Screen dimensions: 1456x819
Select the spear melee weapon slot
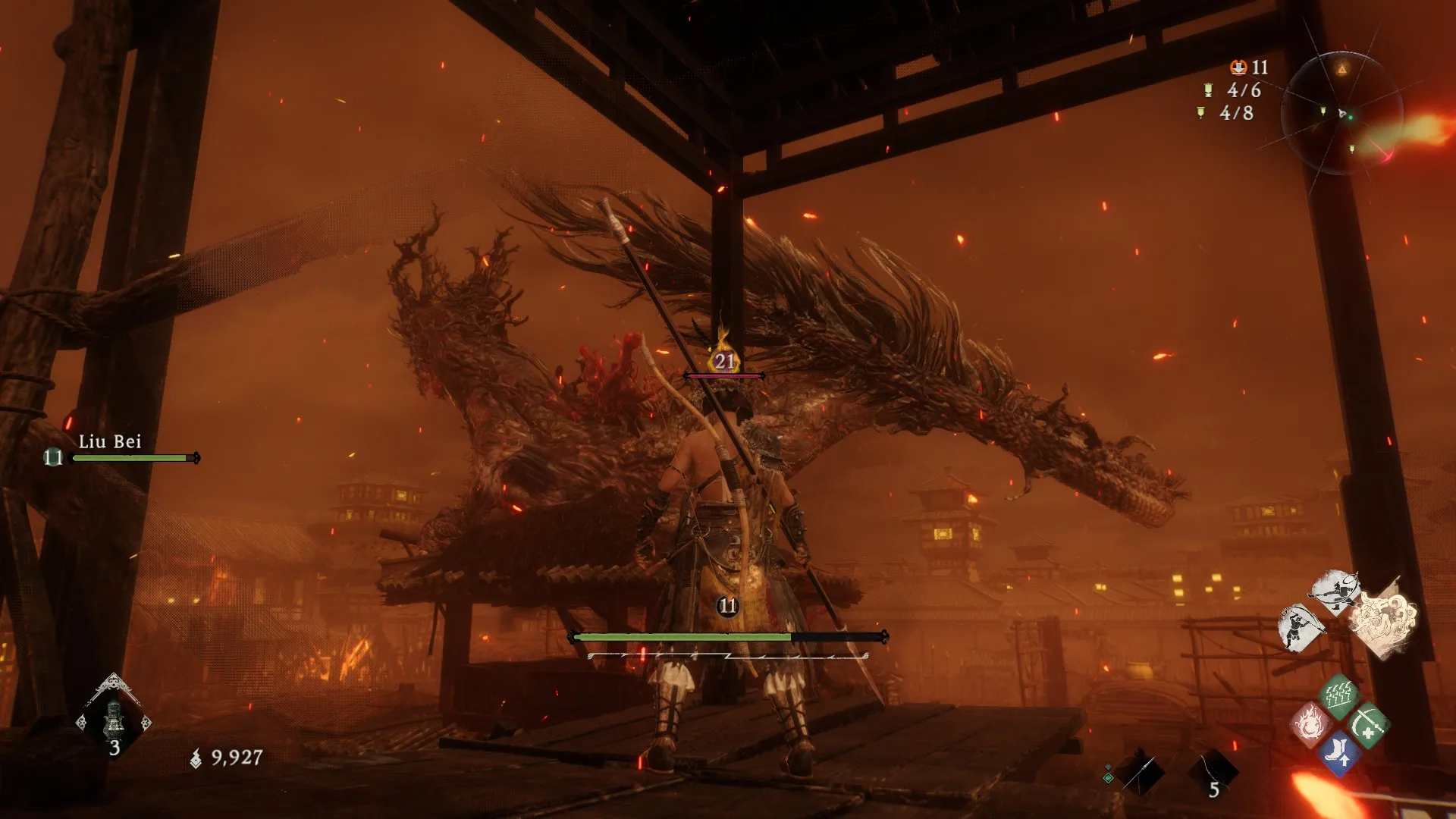[x=1140, y=773]
